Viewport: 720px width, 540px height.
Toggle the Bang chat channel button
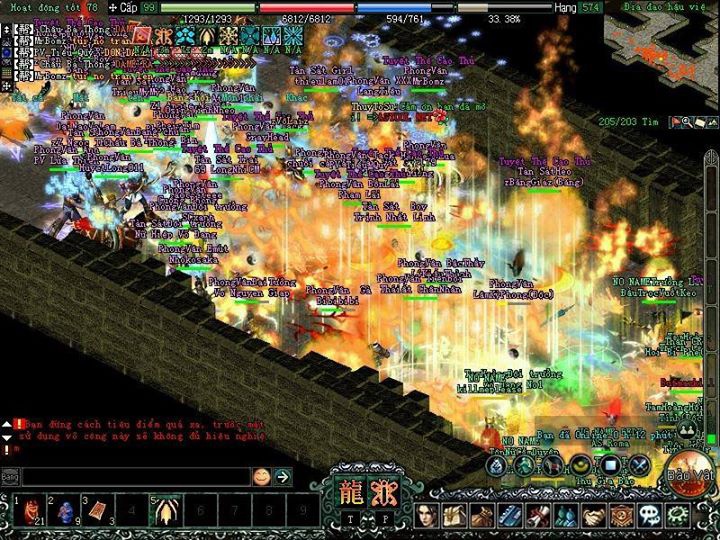coord(10,477)
